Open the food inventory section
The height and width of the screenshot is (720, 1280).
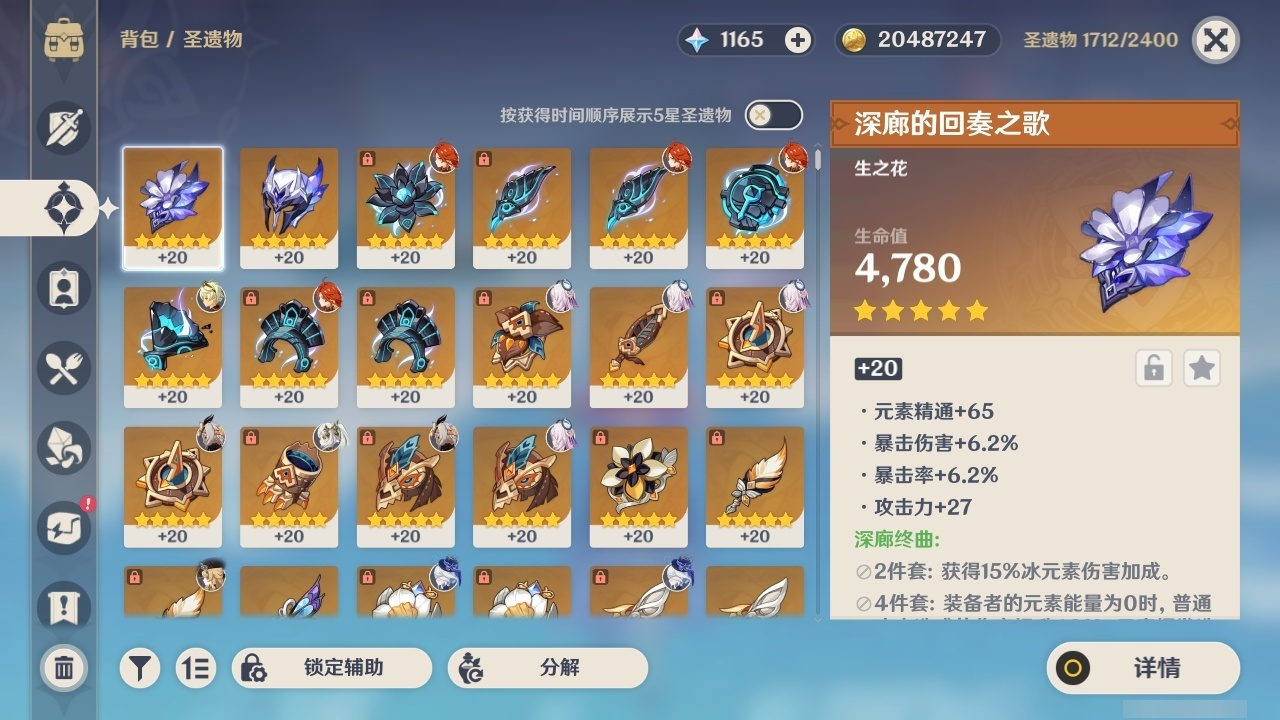point(64,368)
